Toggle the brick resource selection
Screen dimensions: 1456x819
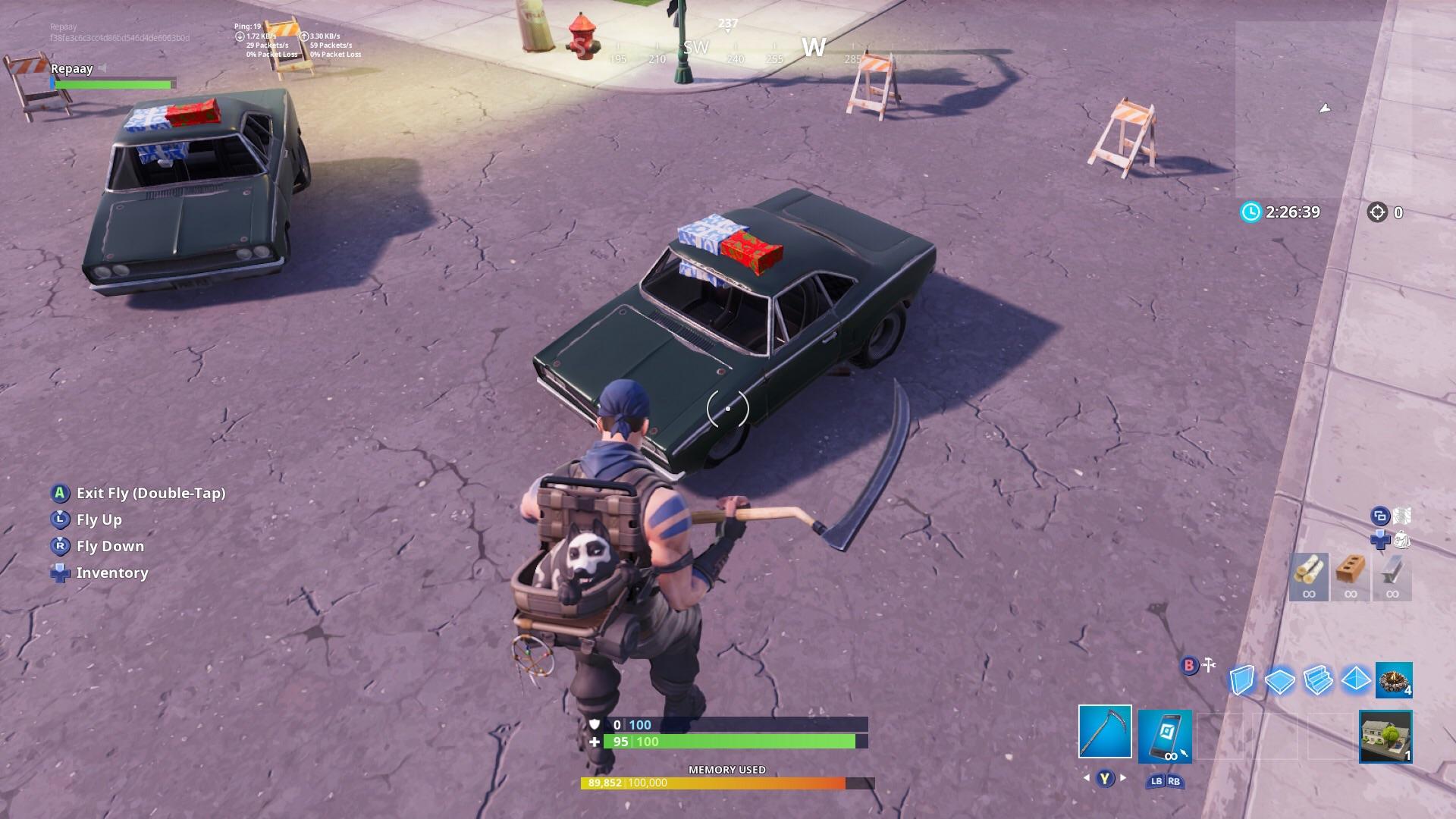pos(1351,576)
